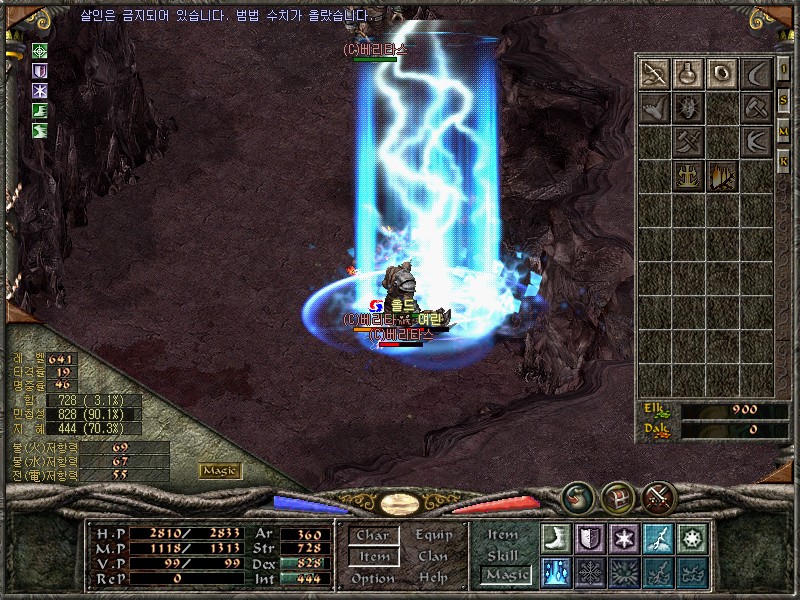Cast the icicle spell in the quick bar
800x600 pixels.
click(x=556, y=572)
